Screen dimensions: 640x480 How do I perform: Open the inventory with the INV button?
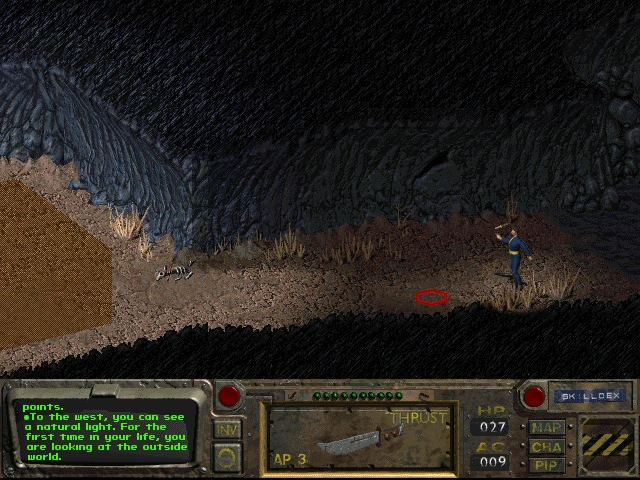point(227,429)
